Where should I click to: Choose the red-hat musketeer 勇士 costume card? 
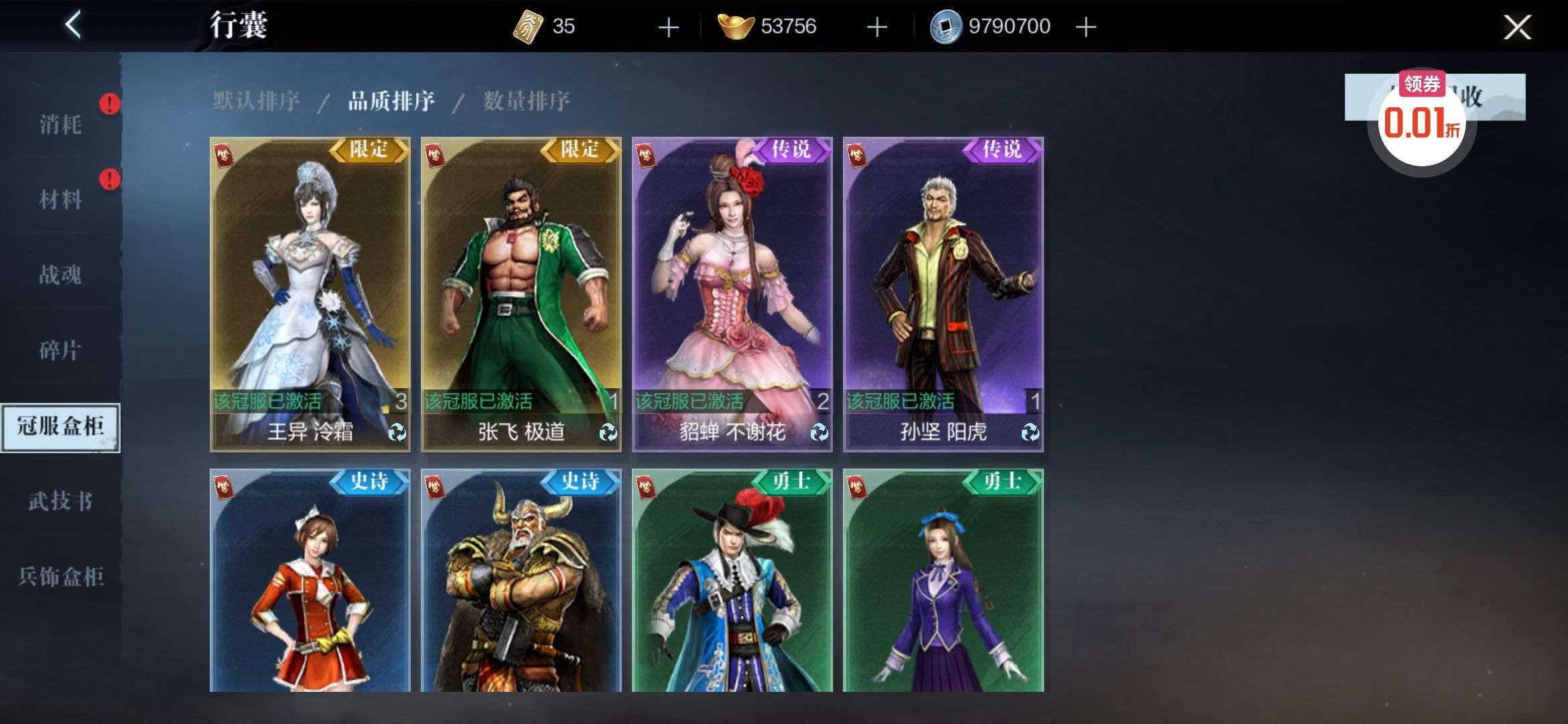point(732,580)
